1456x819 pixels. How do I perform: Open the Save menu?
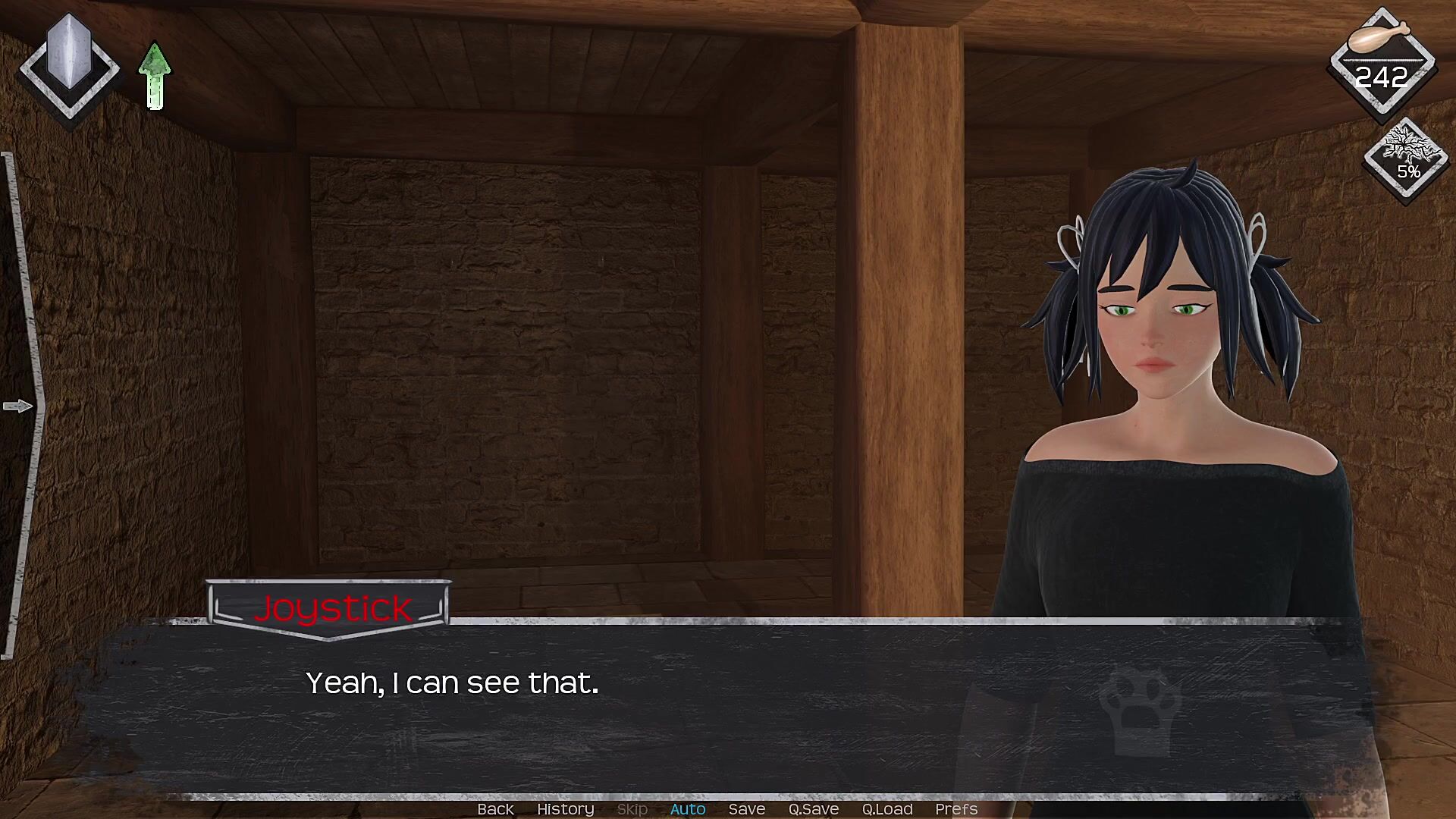(x=746, y=809)
